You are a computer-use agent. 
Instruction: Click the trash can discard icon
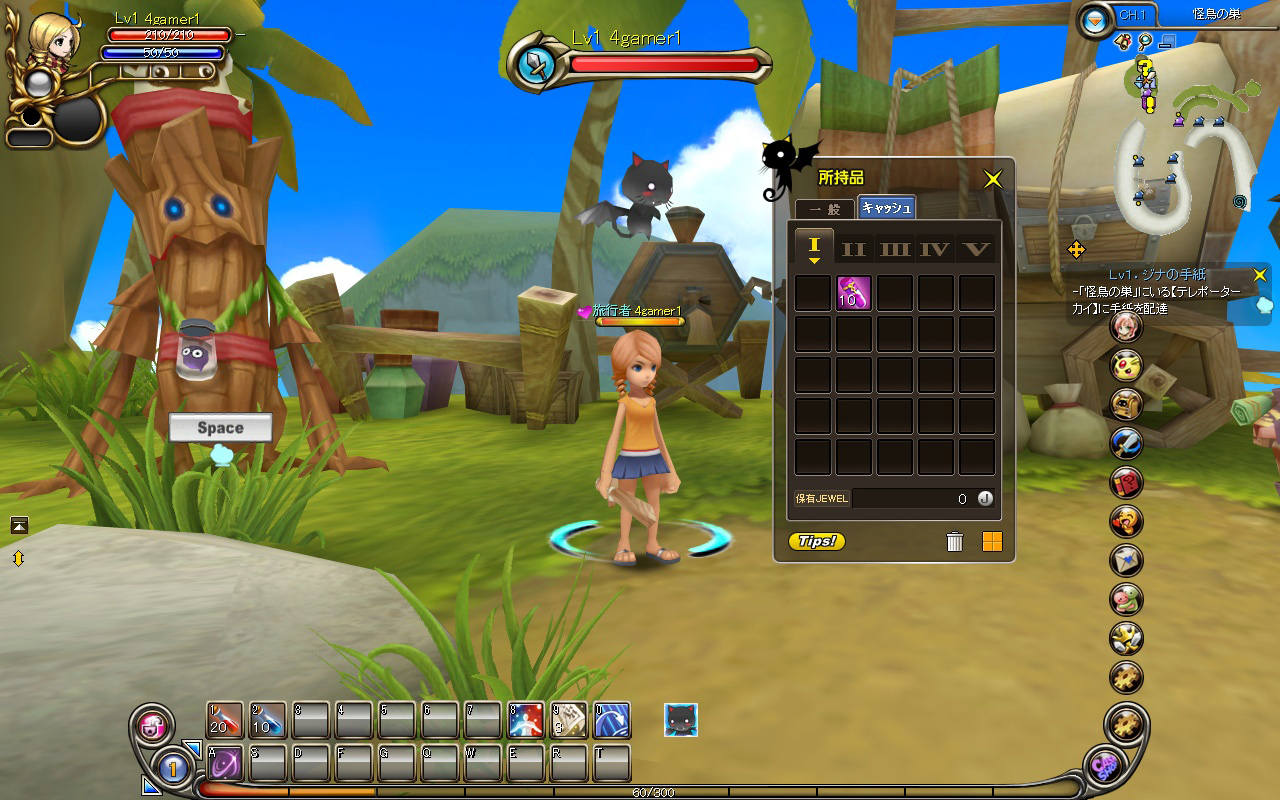[x=954, y=542]
